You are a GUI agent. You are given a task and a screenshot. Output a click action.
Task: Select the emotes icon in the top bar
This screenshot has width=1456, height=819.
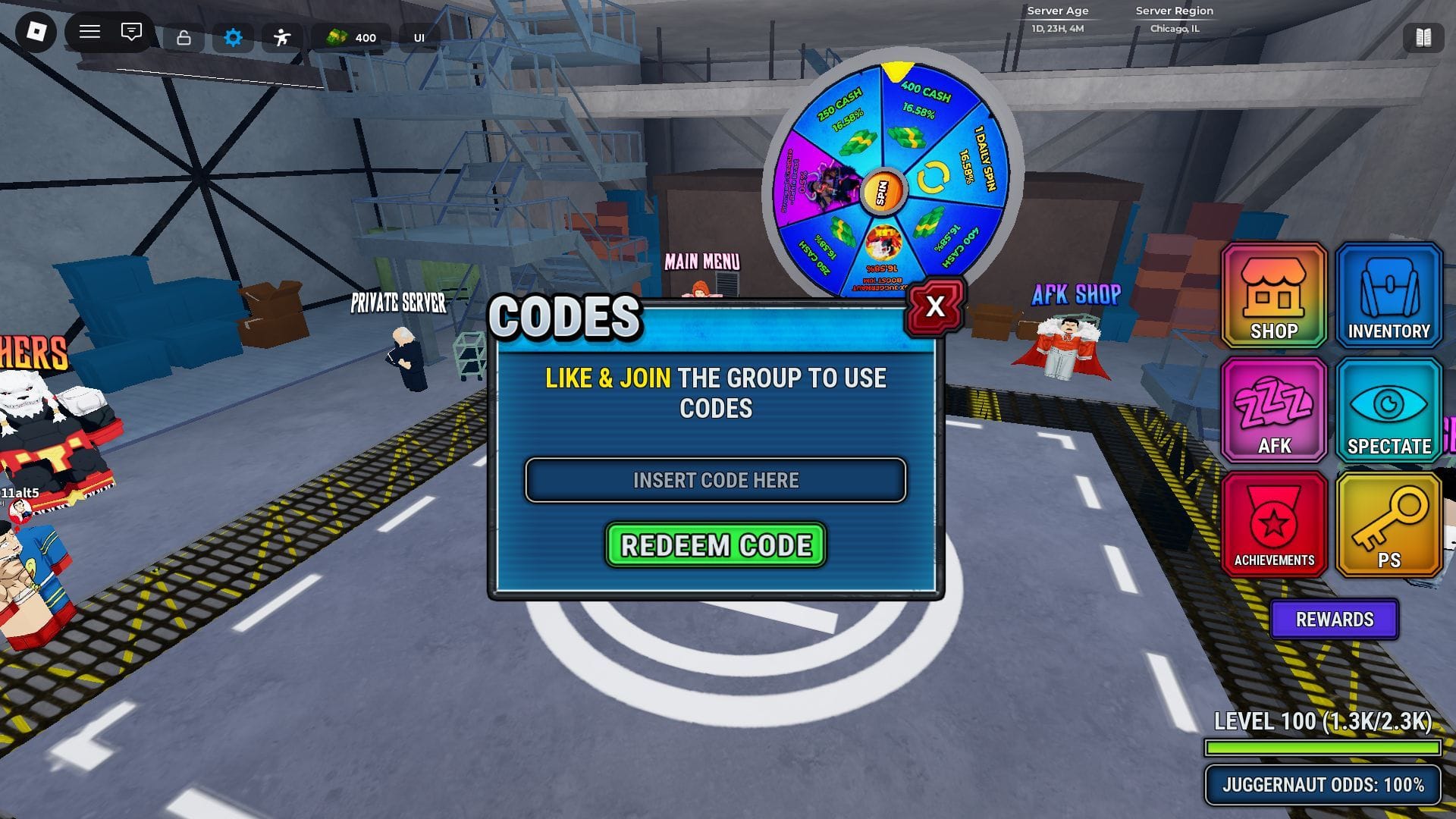point(281,36)
